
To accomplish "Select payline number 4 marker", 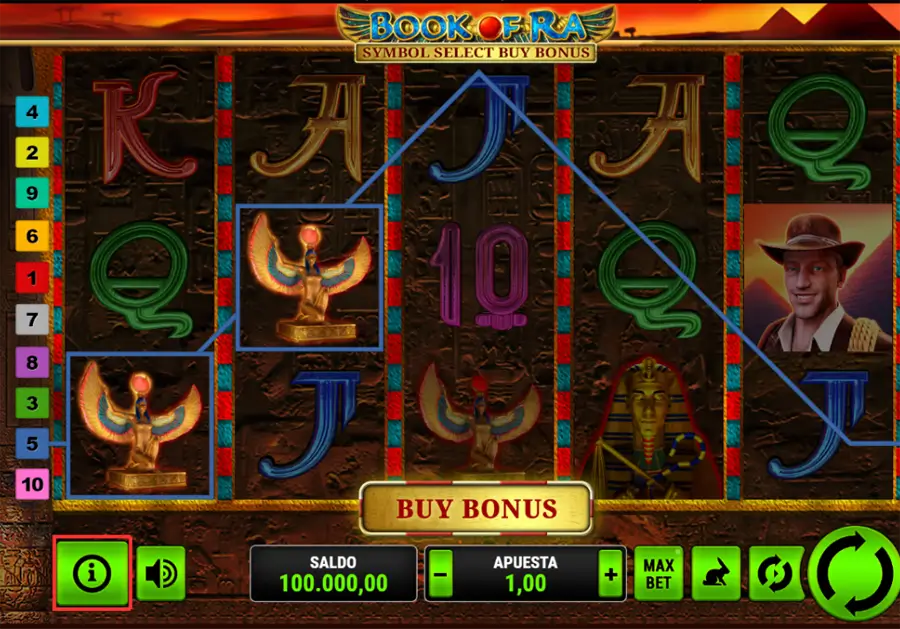I will pos(32,111).
